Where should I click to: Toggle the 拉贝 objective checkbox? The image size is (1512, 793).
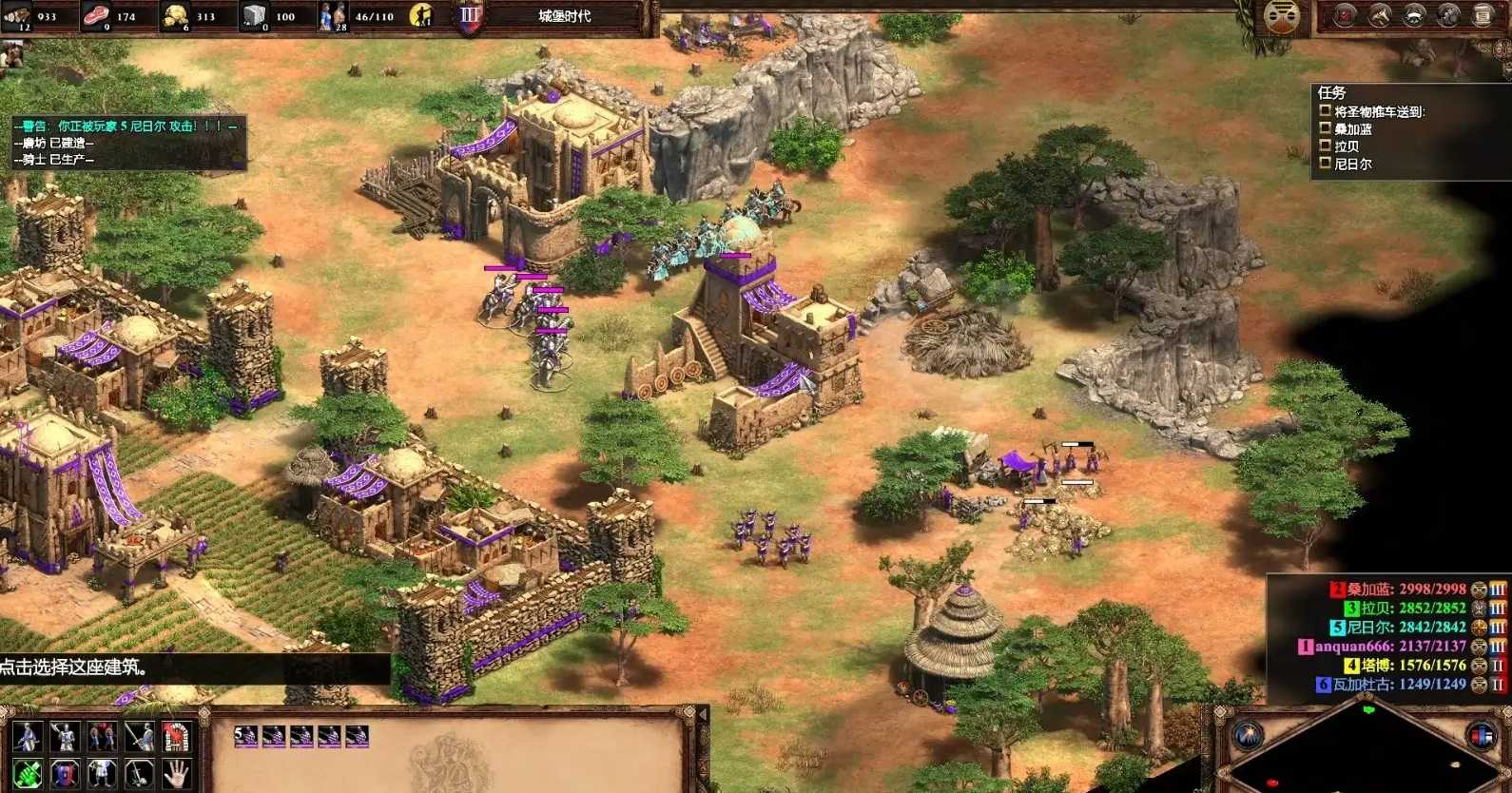click(1326, 148)
